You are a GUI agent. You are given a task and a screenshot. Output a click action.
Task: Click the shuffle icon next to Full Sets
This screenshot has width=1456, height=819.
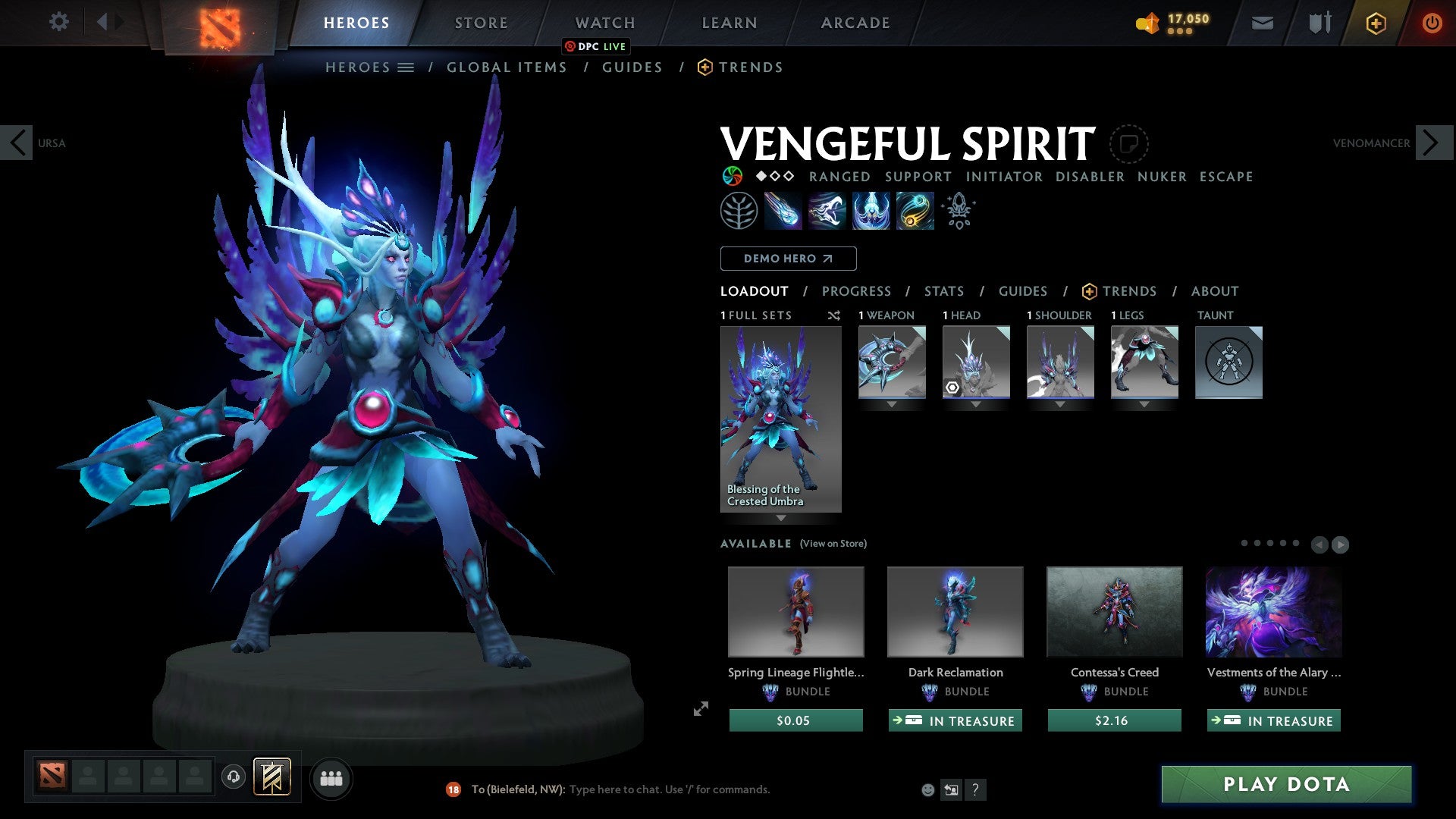point(834,315)
